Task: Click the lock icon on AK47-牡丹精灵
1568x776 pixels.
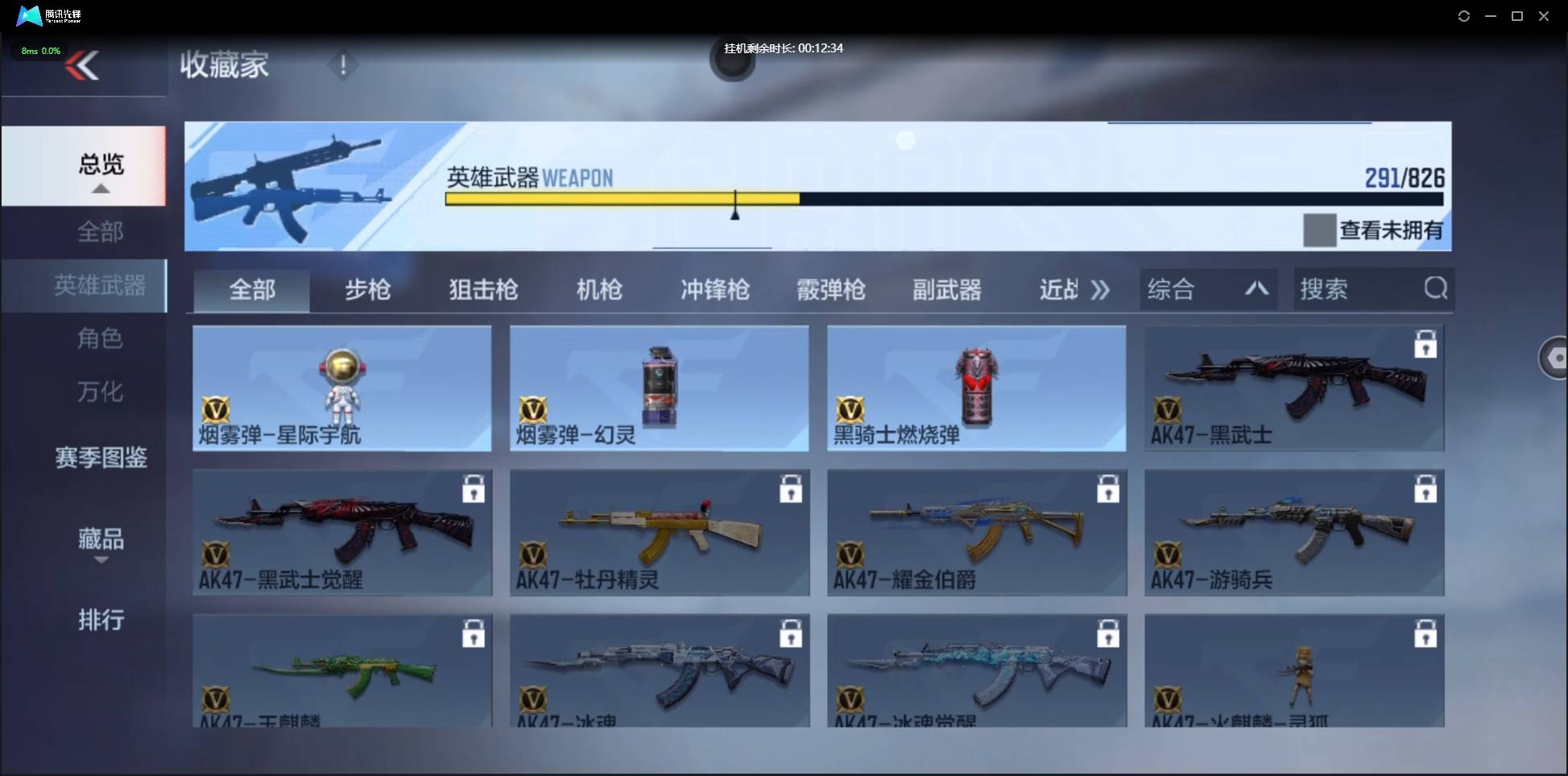Action: click(792, 489)
